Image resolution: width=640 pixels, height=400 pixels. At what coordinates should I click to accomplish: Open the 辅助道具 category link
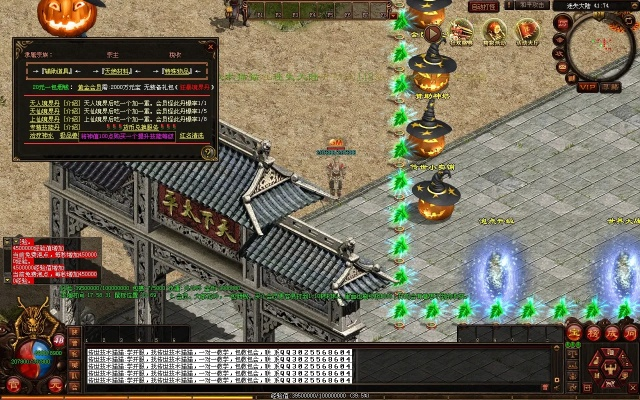tap(64, 71)
